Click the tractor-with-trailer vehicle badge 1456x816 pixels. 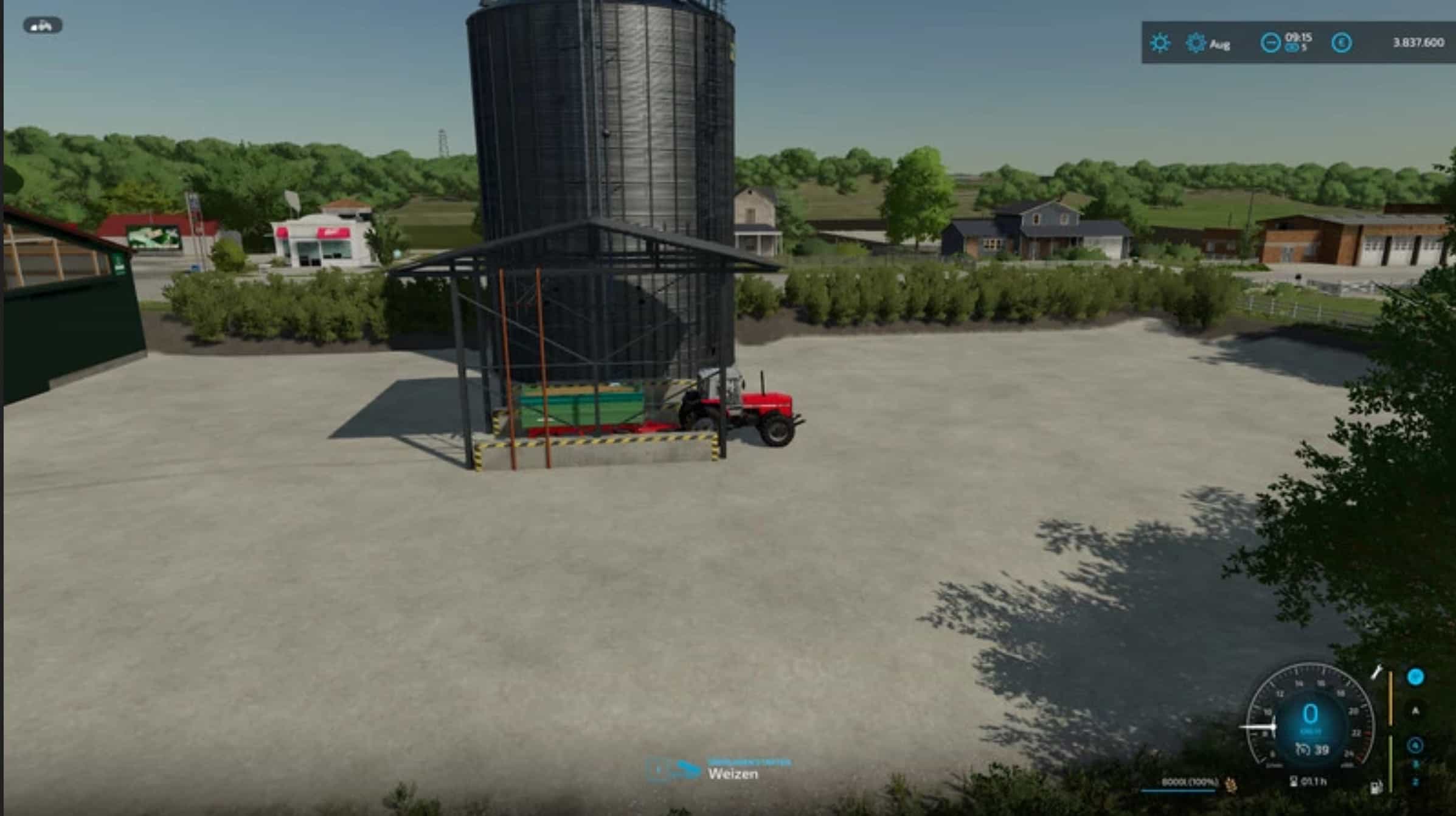point(43,26)
